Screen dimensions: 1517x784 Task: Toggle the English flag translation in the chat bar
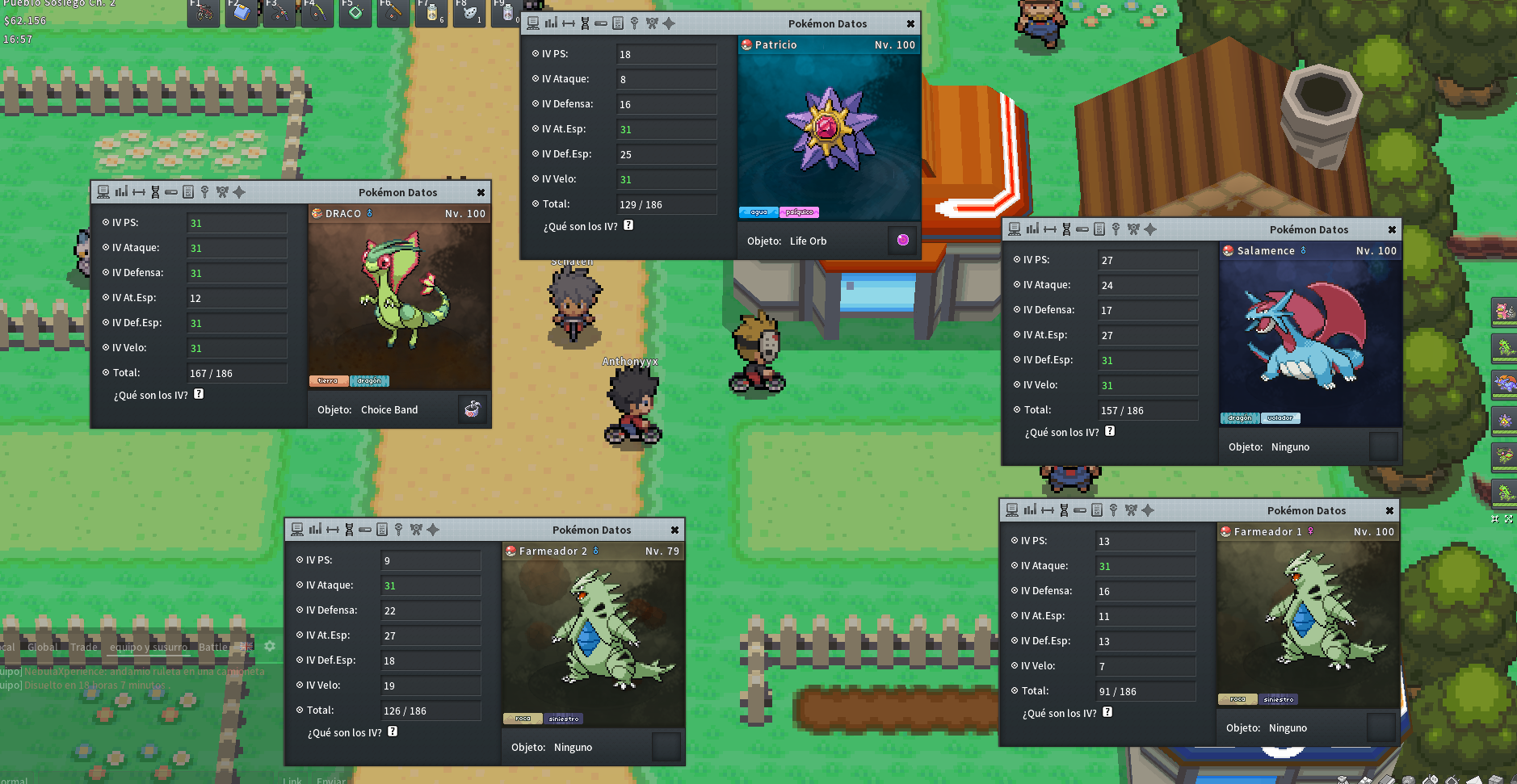pos(246,646)
